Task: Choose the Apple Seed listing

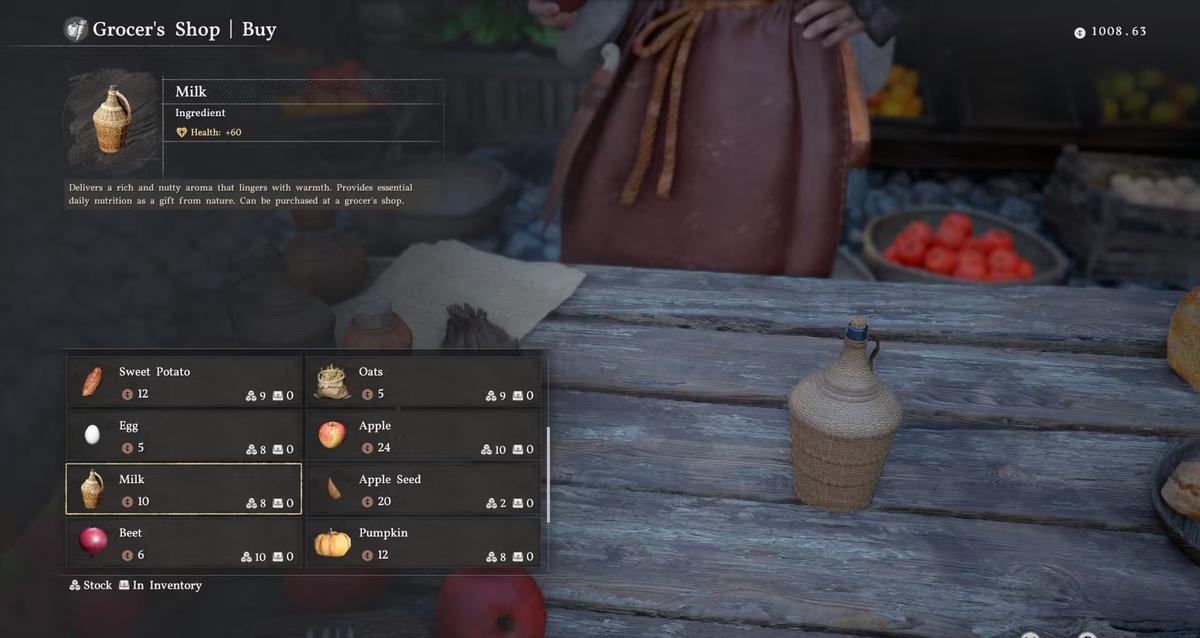Action: 423,489
